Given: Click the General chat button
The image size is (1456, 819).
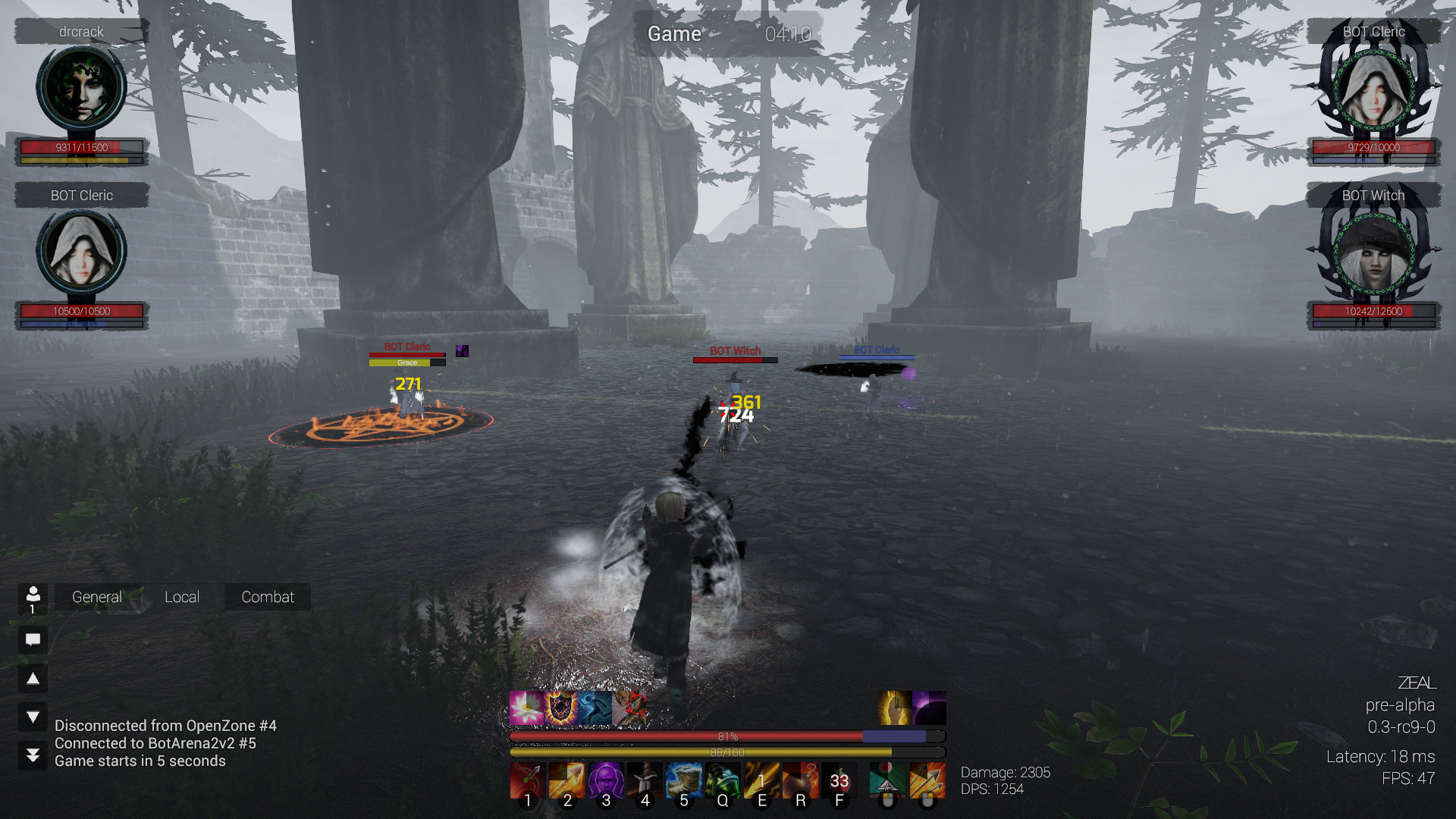Looking at the screenshot, I should tap(96, 597).
